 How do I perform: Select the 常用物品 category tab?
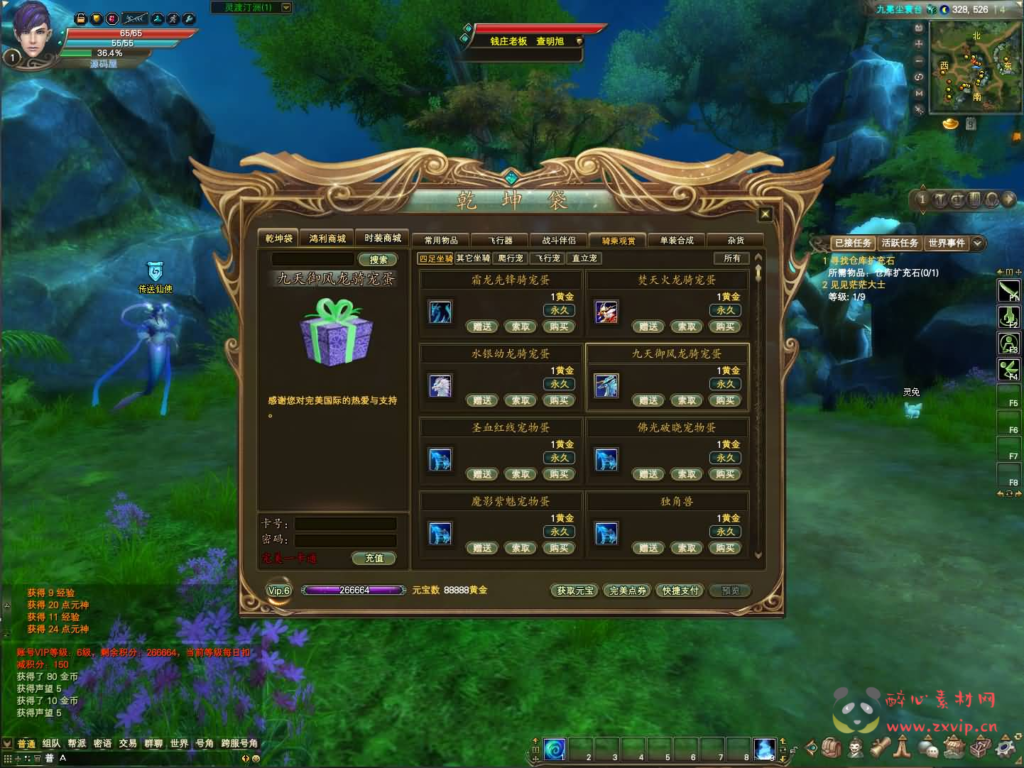[440, 240]
